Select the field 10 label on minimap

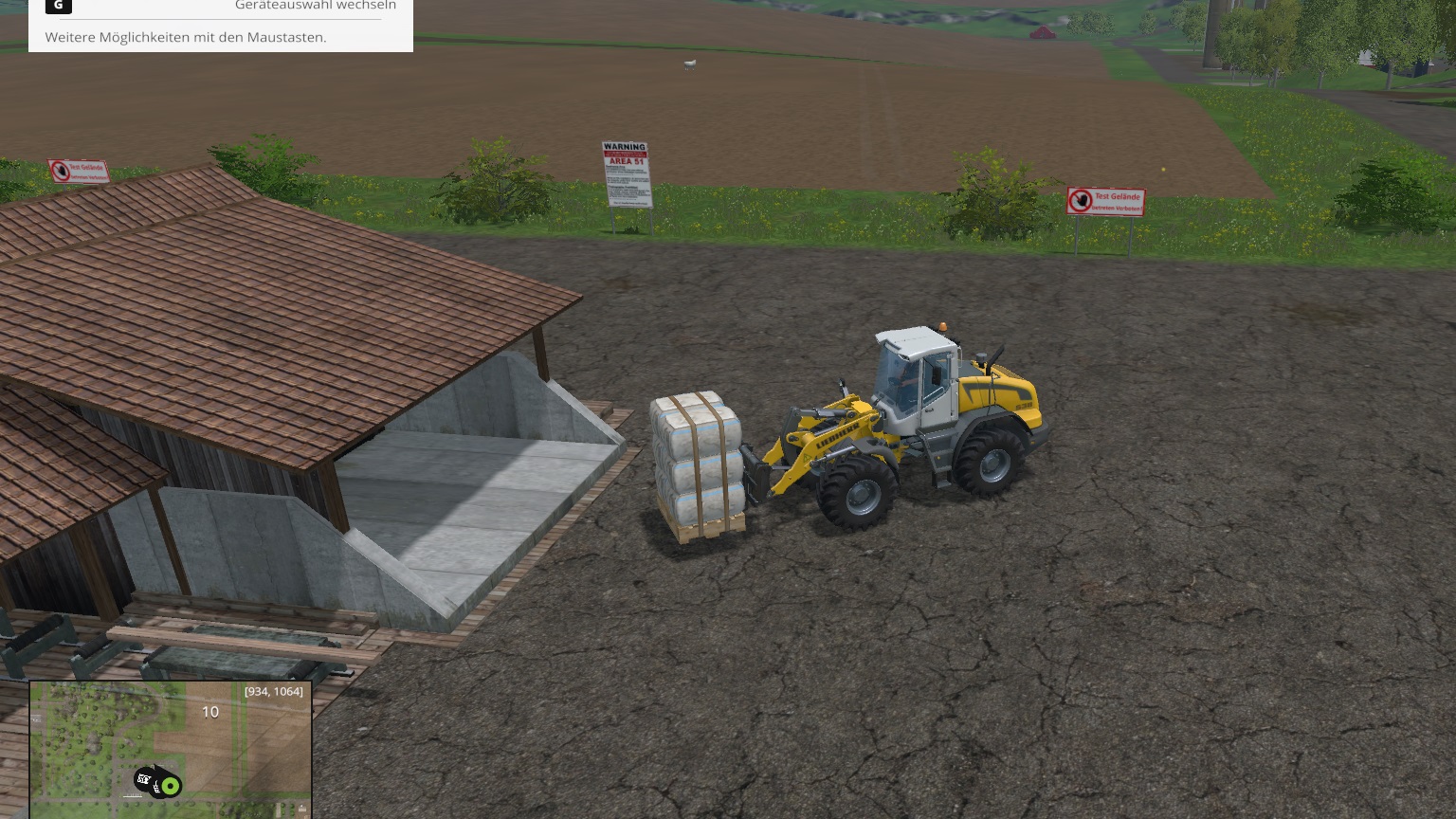click(x=210, y=712)
